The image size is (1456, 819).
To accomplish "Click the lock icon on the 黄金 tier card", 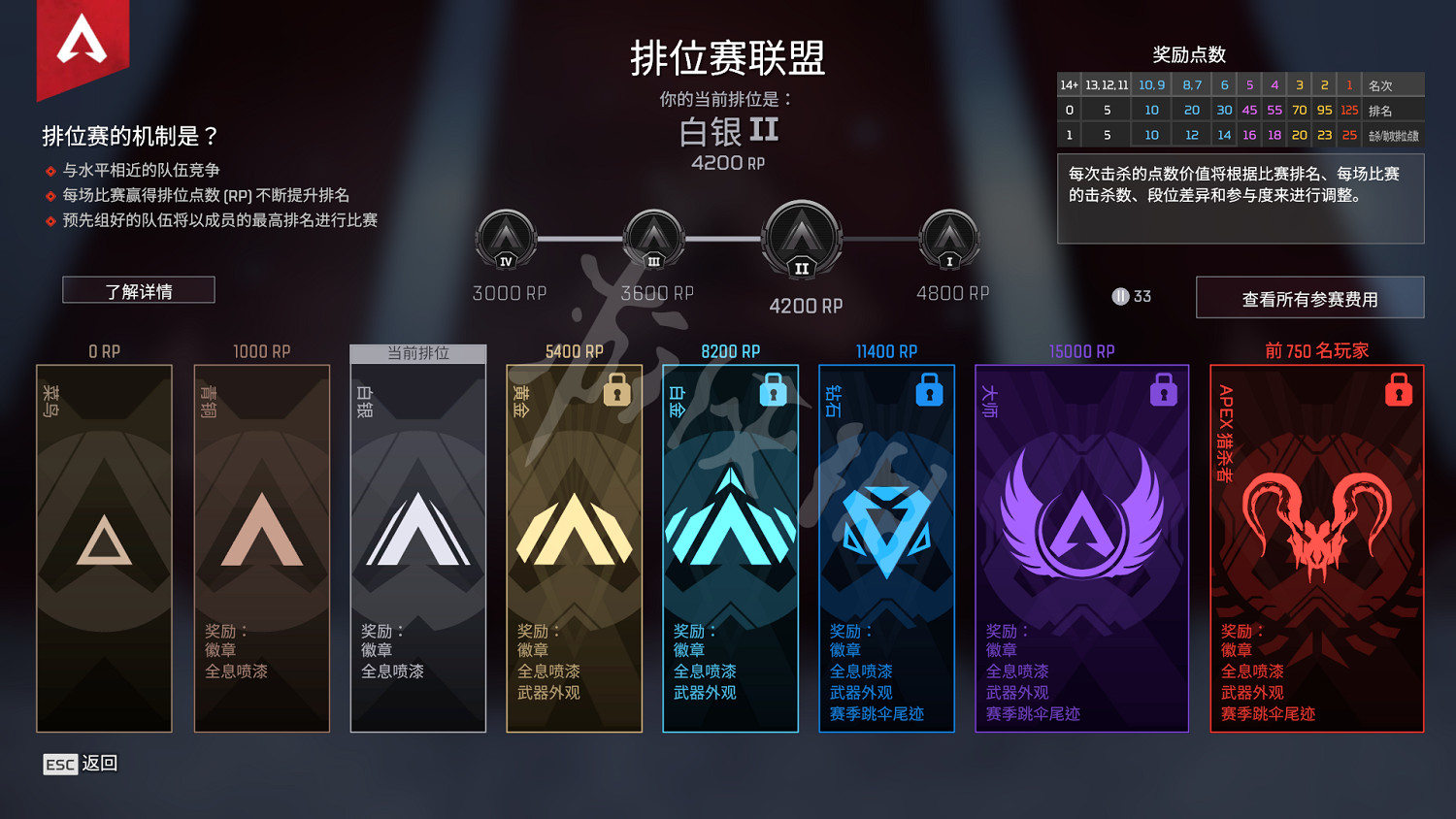I will [618, 391].
